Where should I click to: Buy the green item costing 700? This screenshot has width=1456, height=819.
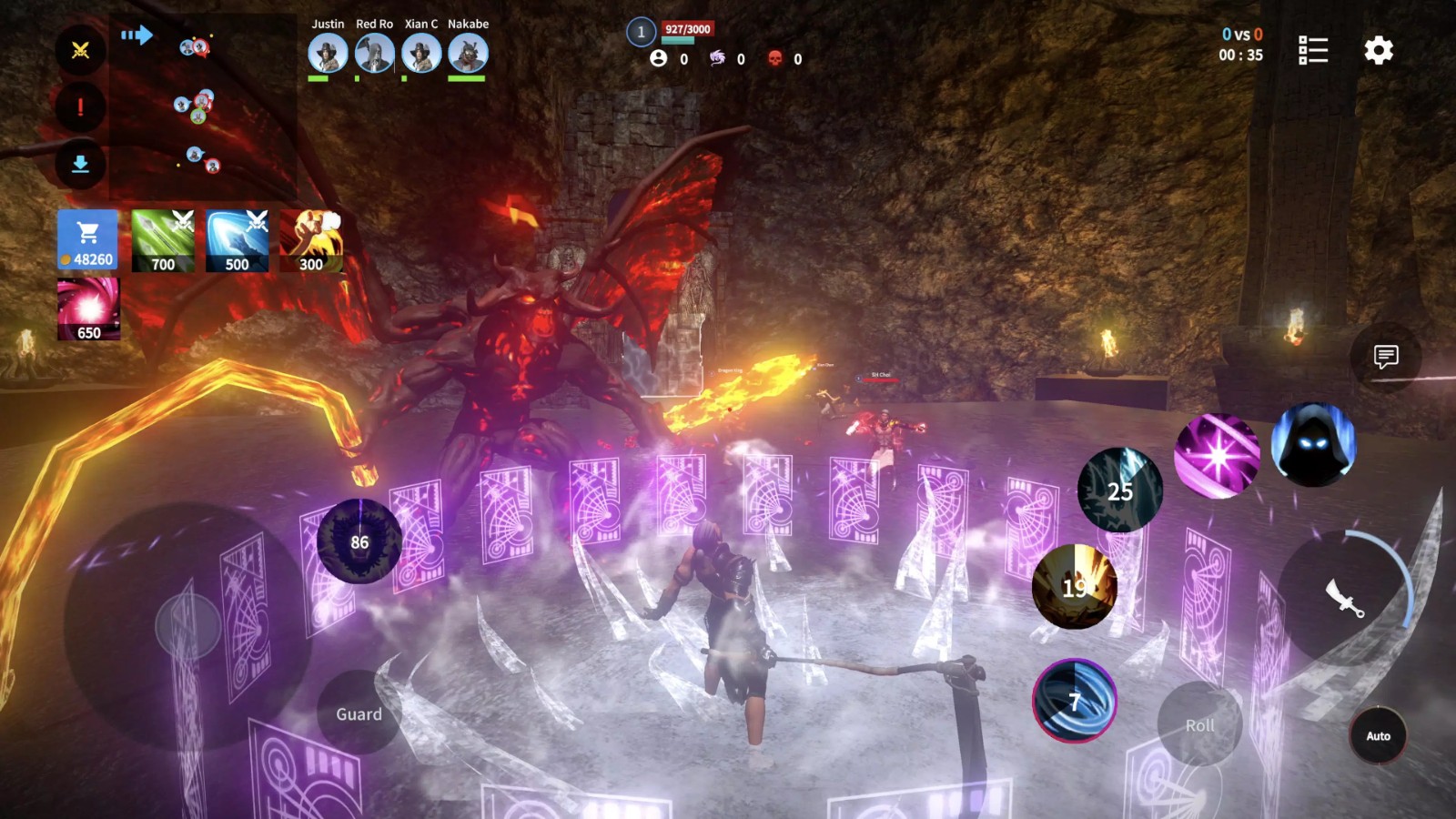pyautogui.click(x=163, y=240)
